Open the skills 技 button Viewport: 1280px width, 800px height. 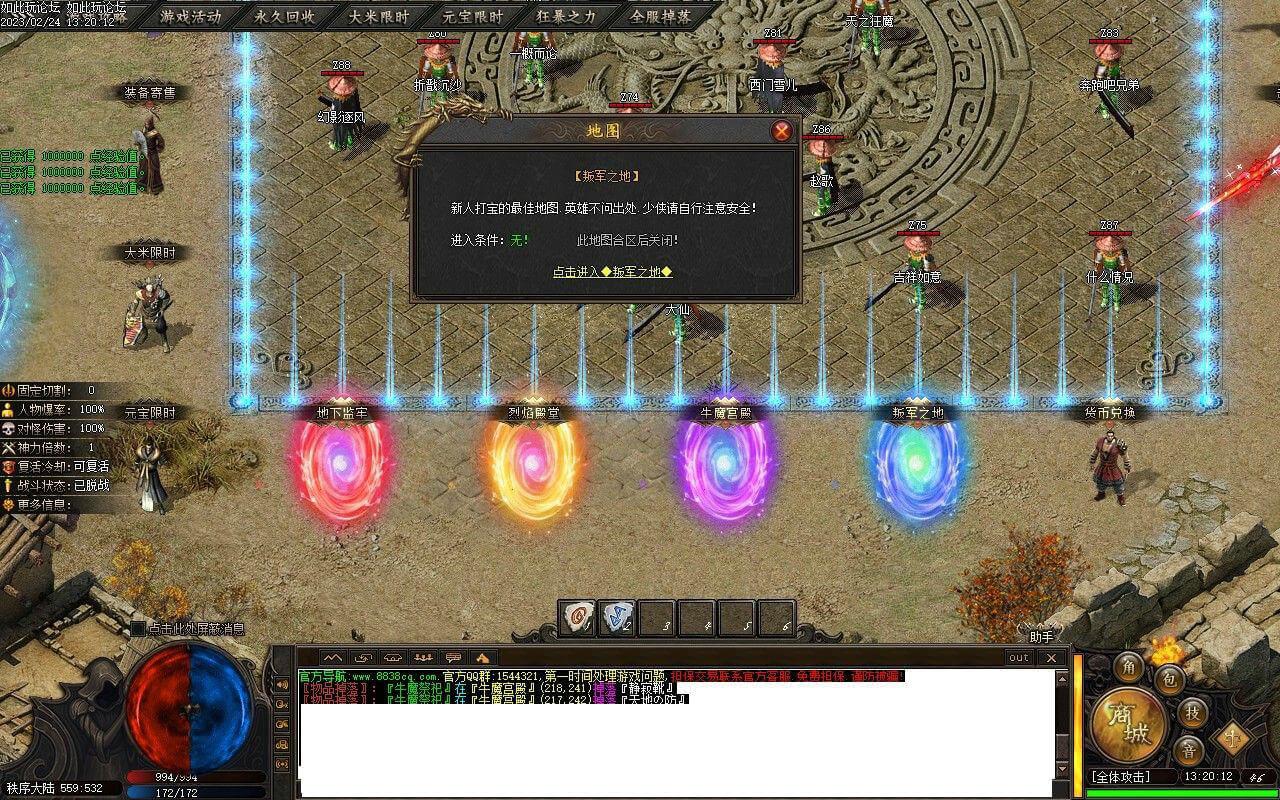tap(1191, 712)
